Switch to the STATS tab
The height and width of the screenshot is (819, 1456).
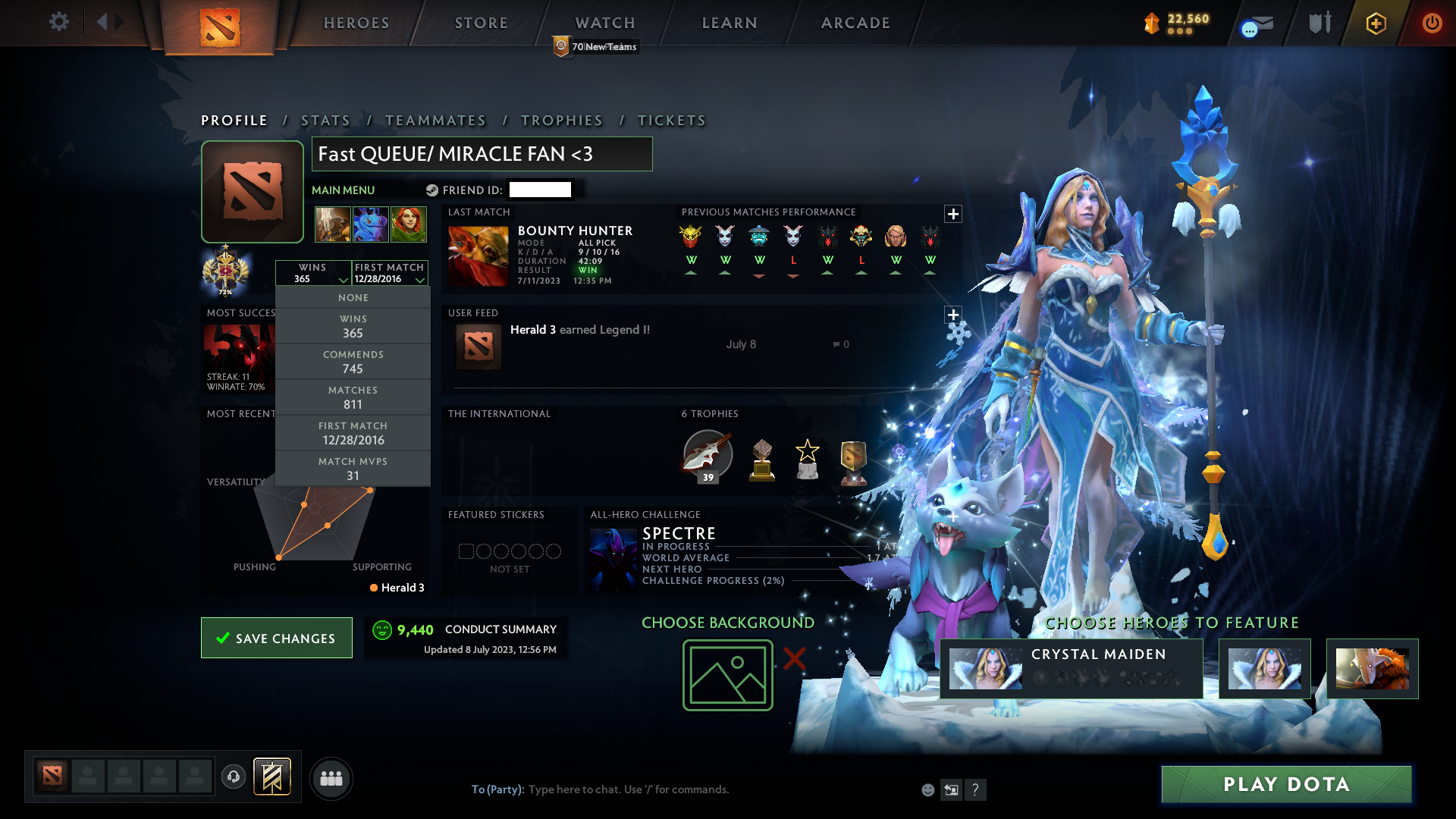click(325, 120)
